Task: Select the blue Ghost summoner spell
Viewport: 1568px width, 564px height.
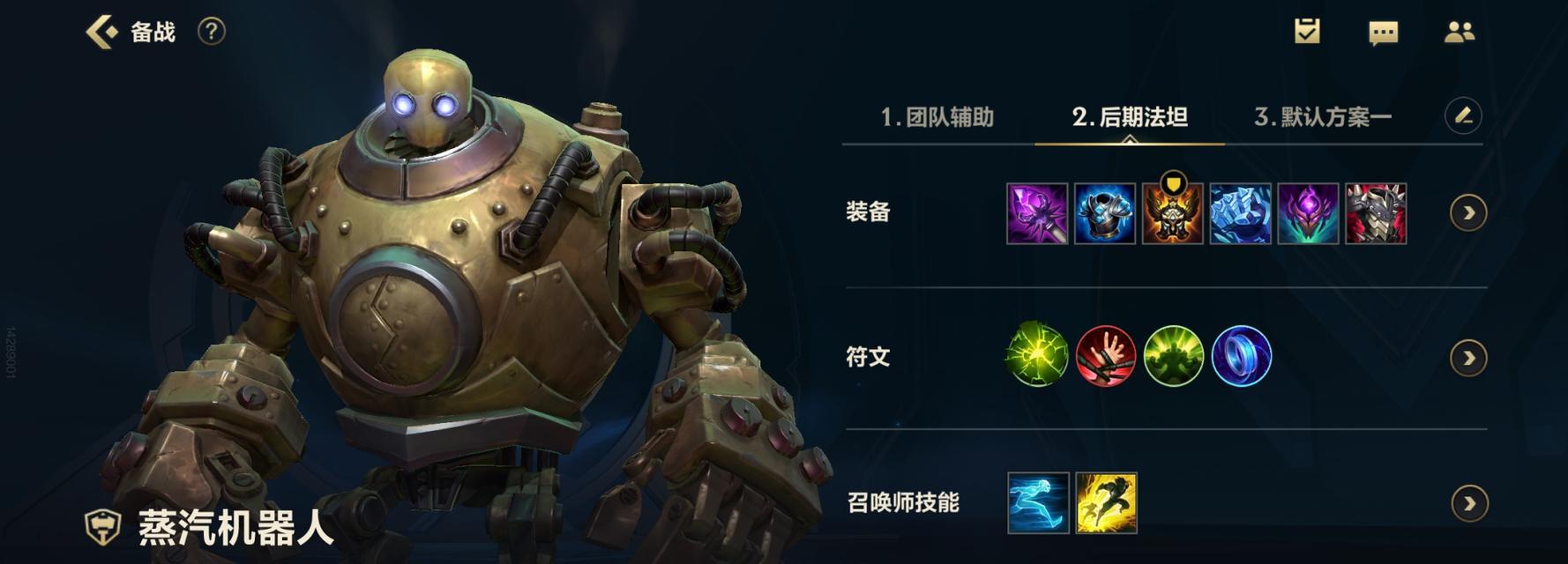Action: point(1038,503)
